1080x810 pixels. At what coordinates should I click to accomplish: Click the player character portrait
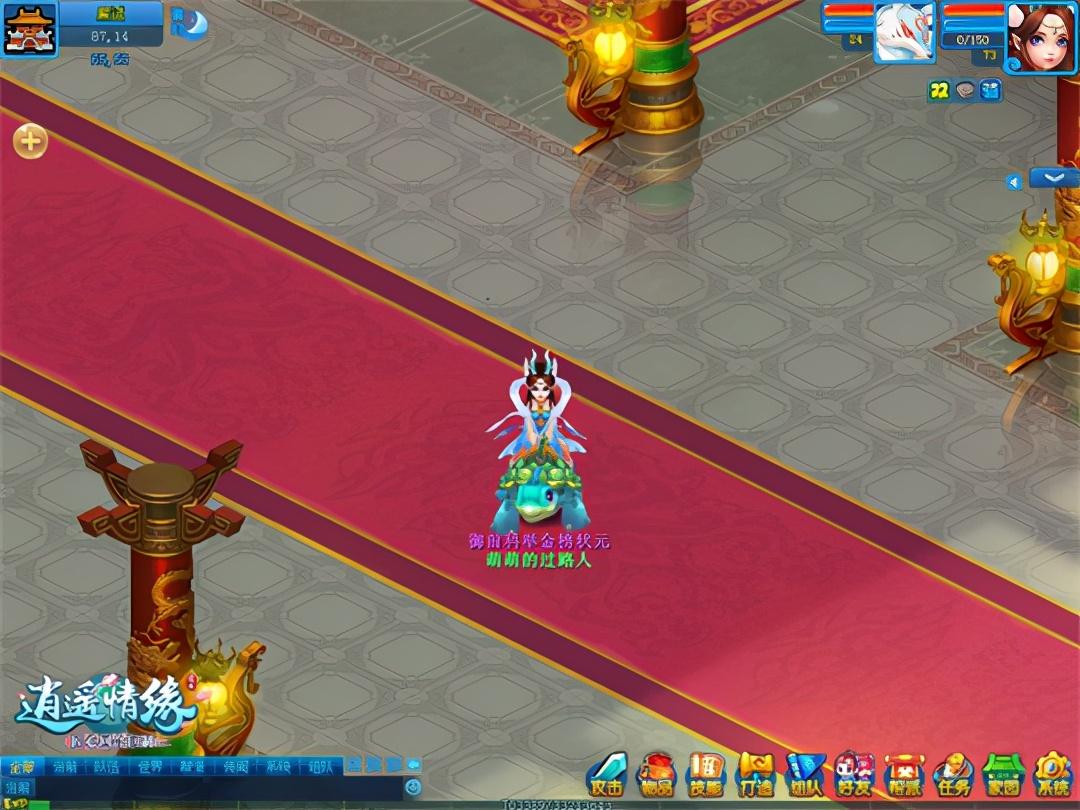click(x=1040, y=34)
